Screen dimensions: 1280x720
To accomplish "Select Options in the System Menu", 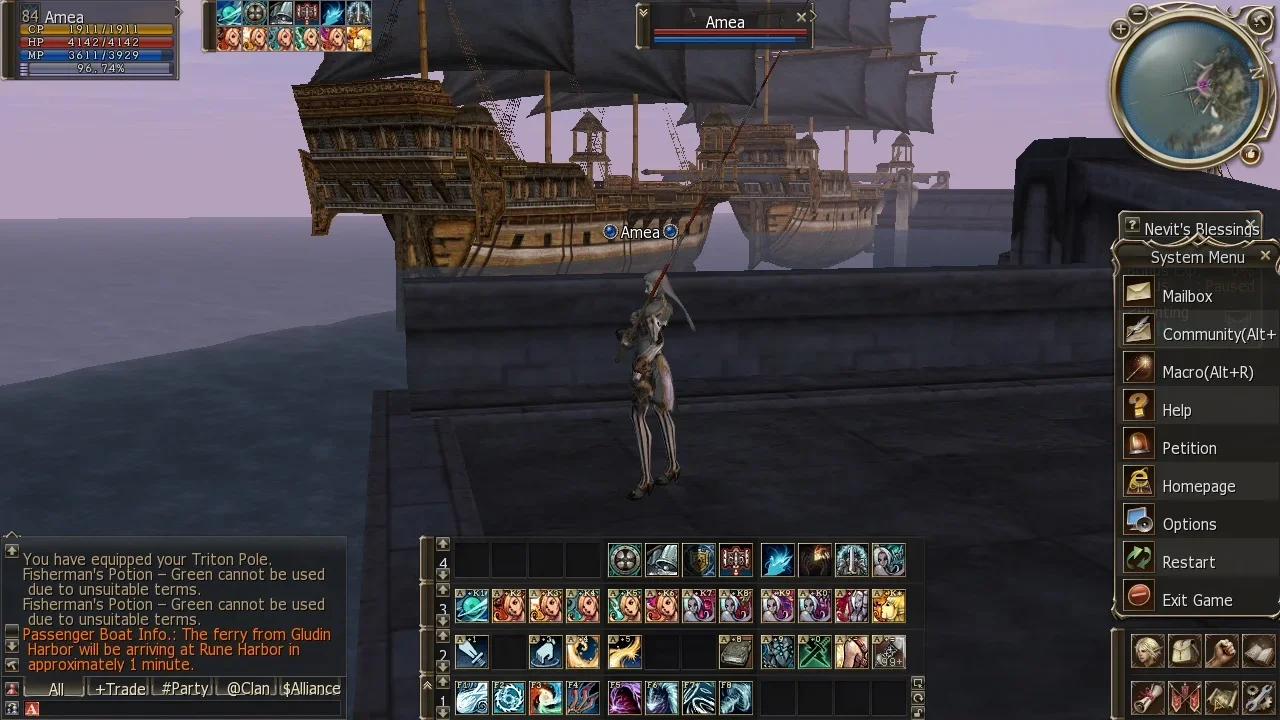I will [x=1189, y=524].
